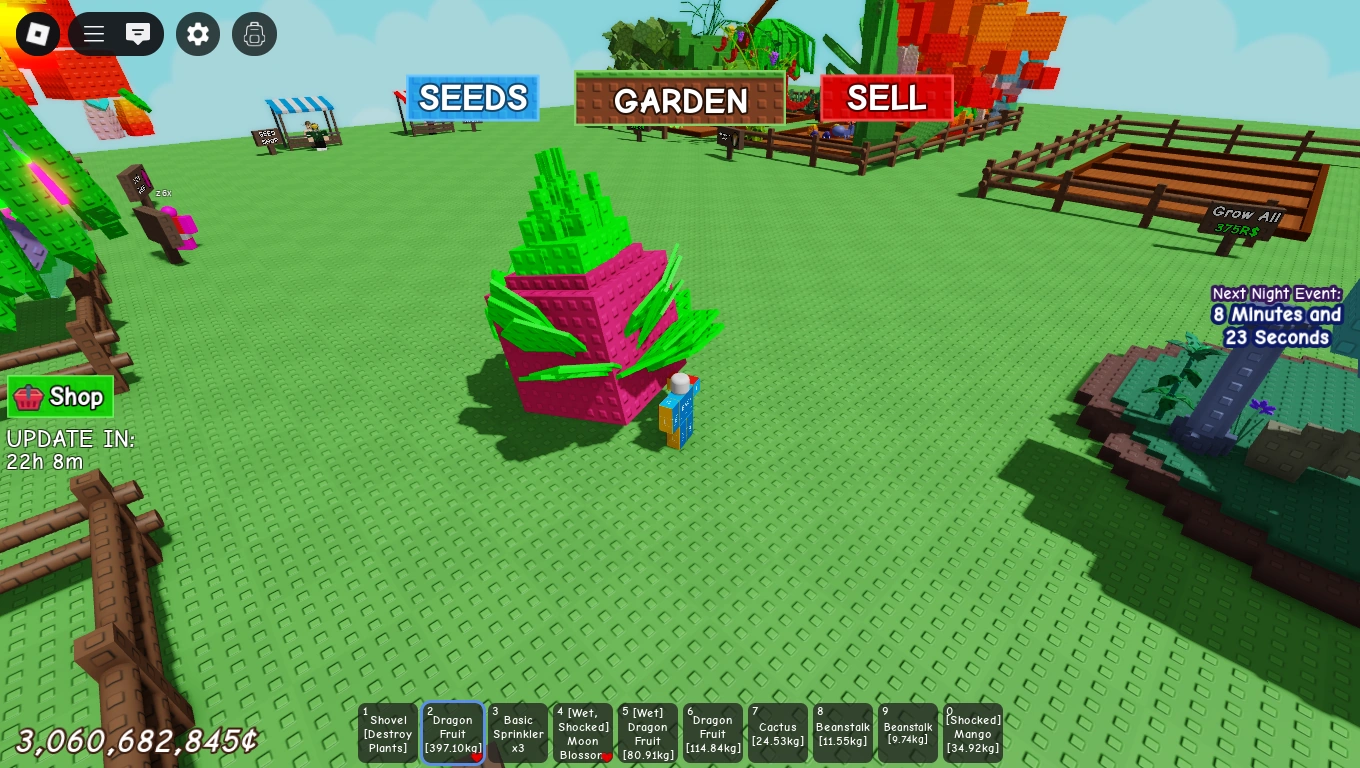The image size is (1360, 768).
Task: Select the Beanstalk in hotbar slot 8
Action: (x=843, y=733)
